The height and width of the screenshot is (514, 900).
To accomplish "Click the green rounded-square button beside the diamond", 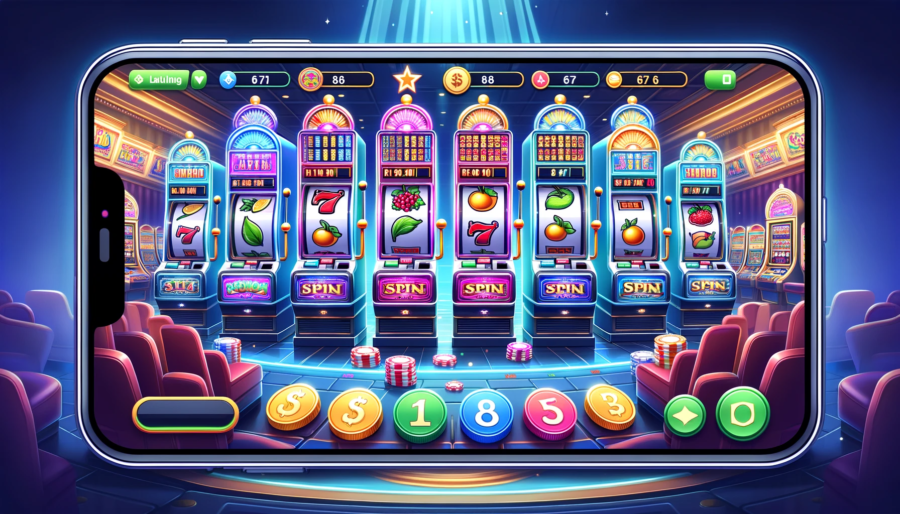I will click(743, 412).
